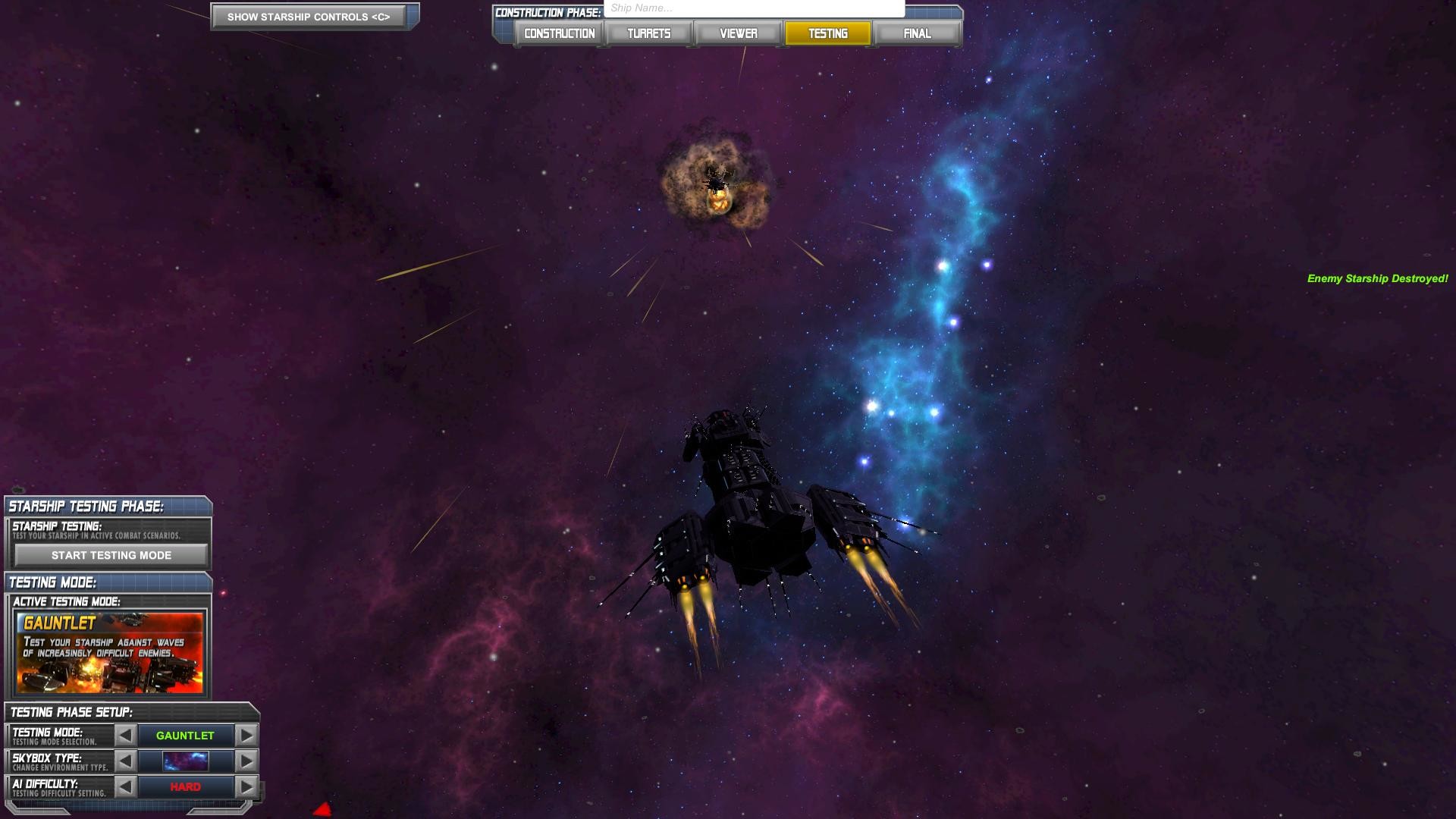
Task: Select the GAUNTLET mode value display
Action: tap(186, 735)
